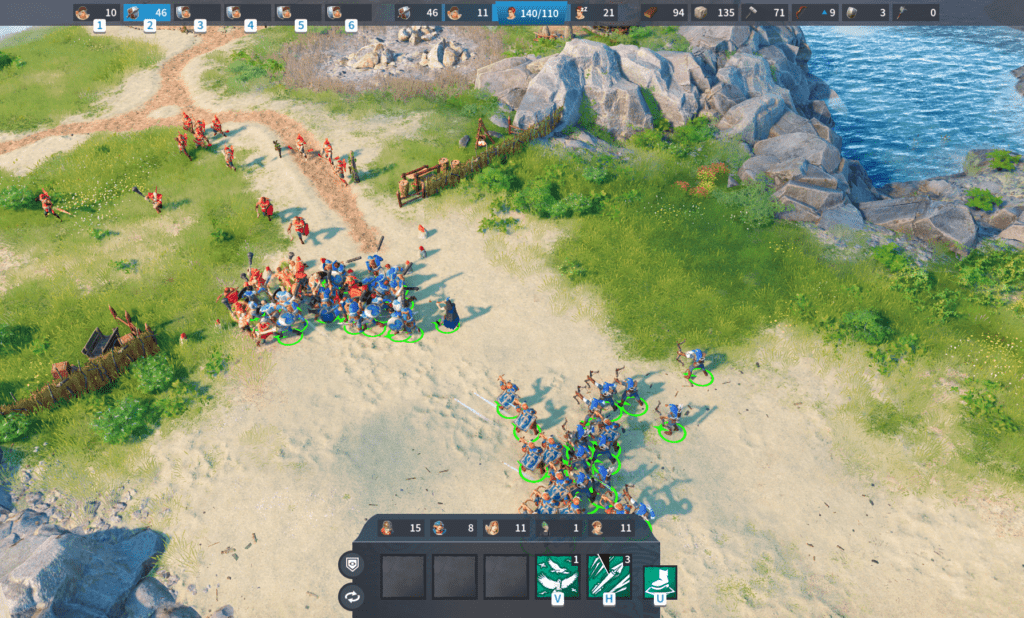The width and height of the screenshot is (1024, 618).
Task: Trigger the boot stomp ability
Action: 659,580
